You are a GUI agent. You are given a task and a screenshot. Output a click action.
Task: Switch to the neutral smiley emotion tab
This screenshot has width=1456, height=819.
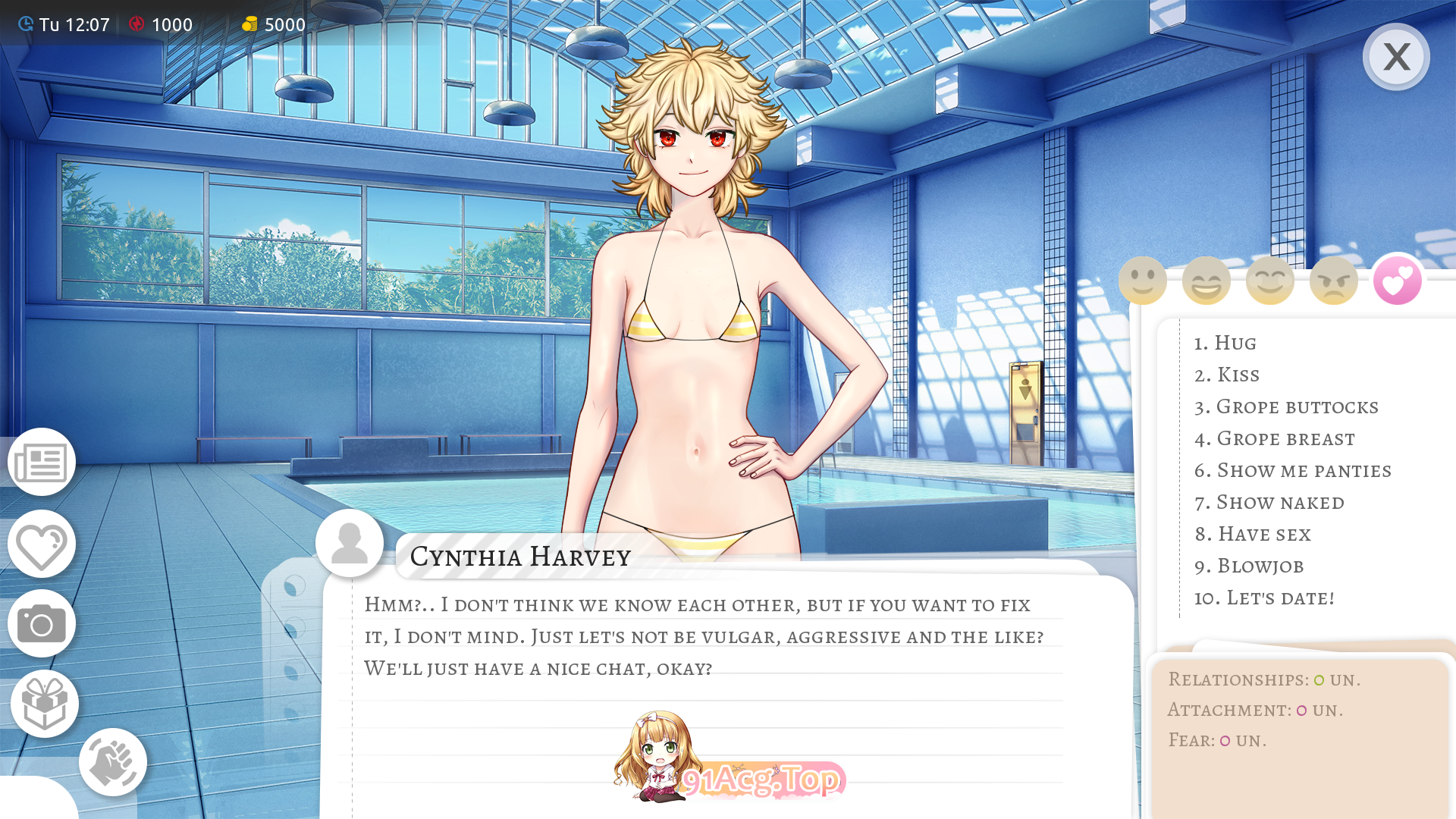[1143, 280]
